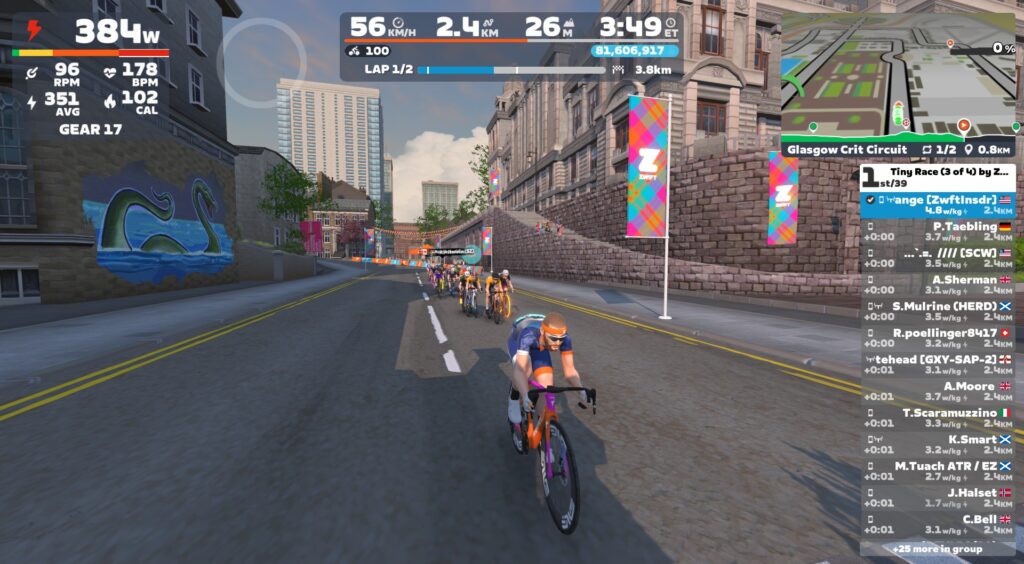Choose C.Bell rider row

[938, 523]
